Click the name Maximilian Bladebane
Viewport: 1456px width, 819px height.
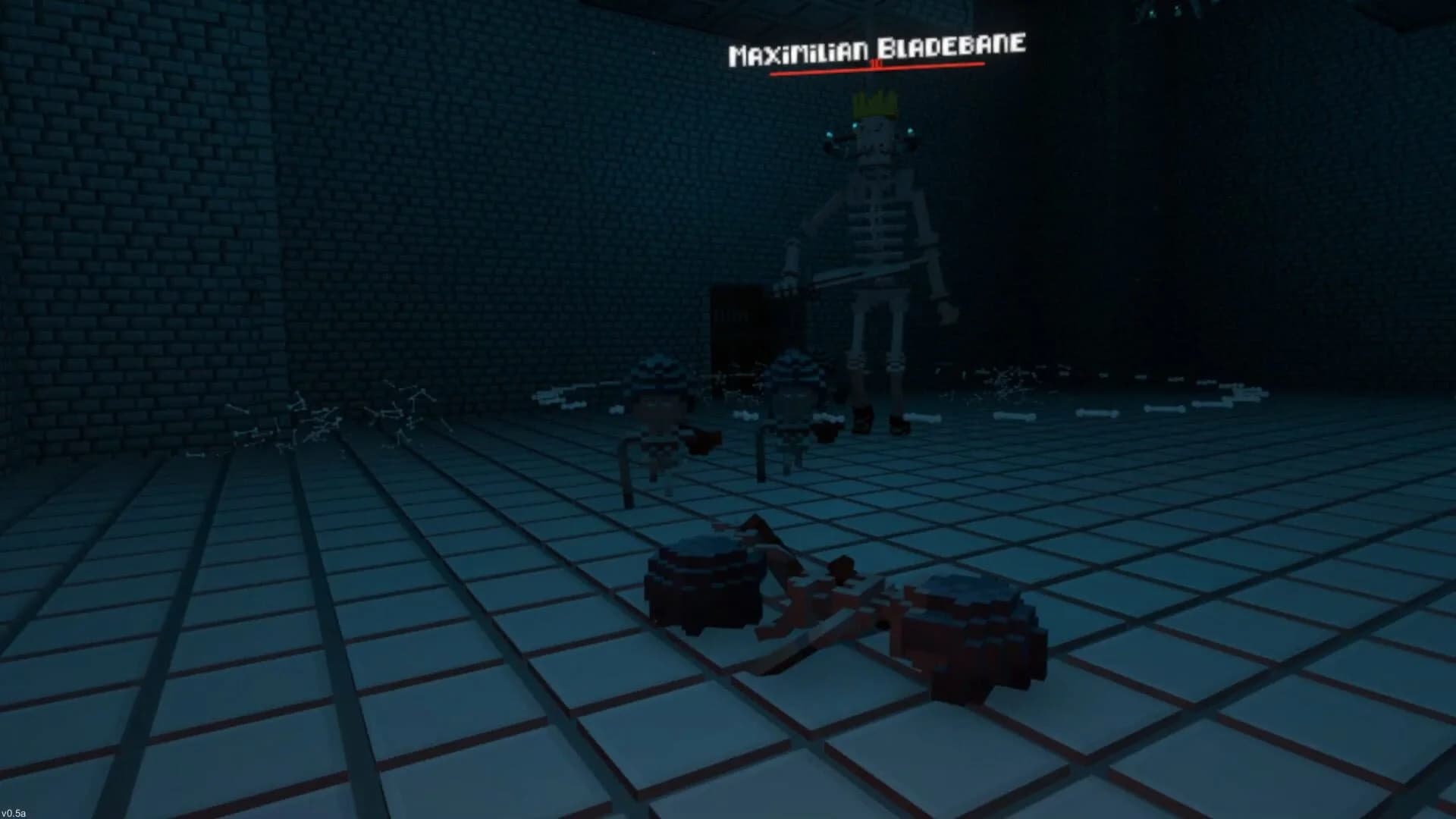click(x=876, y=51)
